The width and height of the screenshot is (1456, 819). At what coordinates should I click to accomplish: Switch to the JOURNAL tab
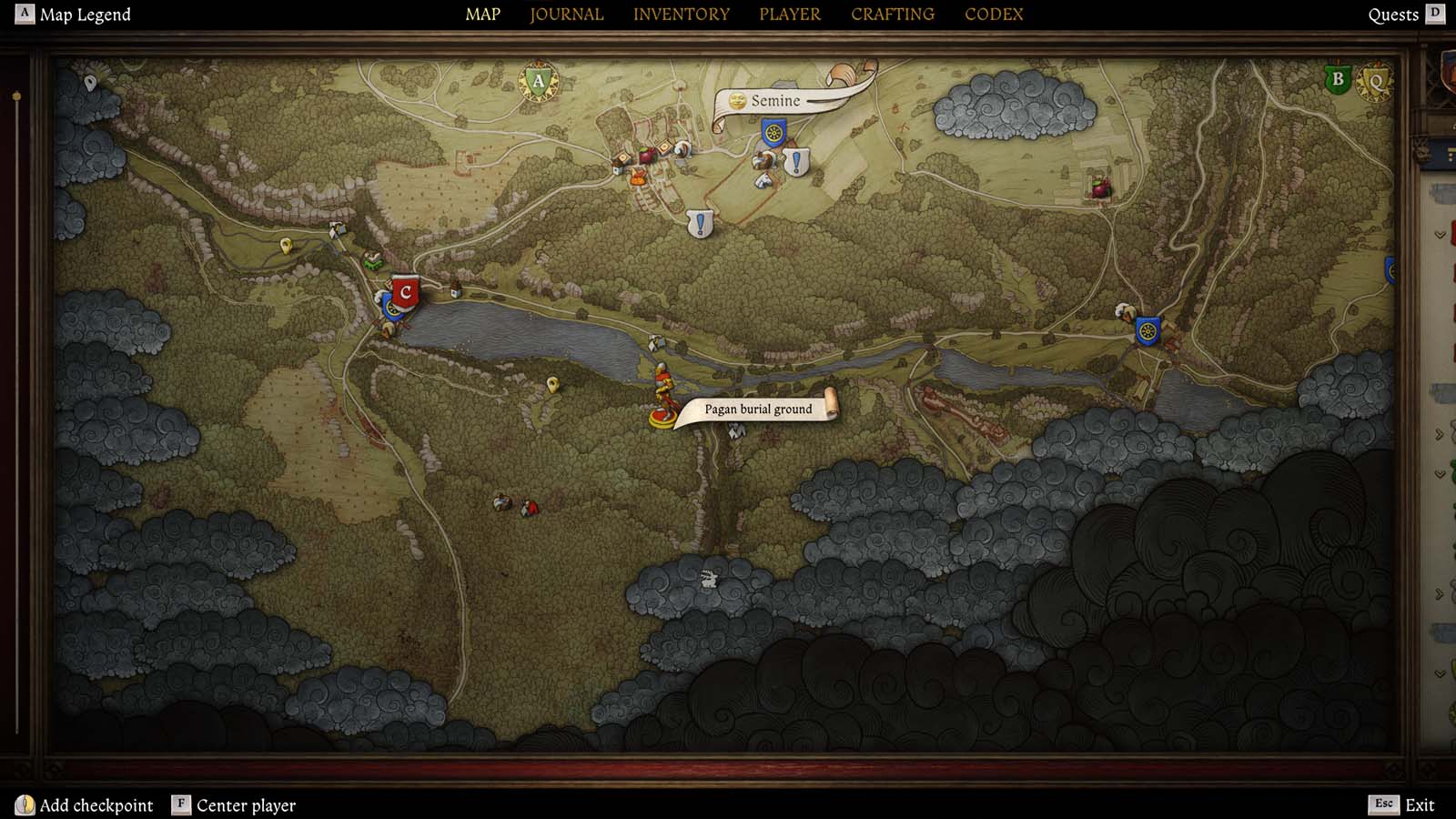pos(566,14)
